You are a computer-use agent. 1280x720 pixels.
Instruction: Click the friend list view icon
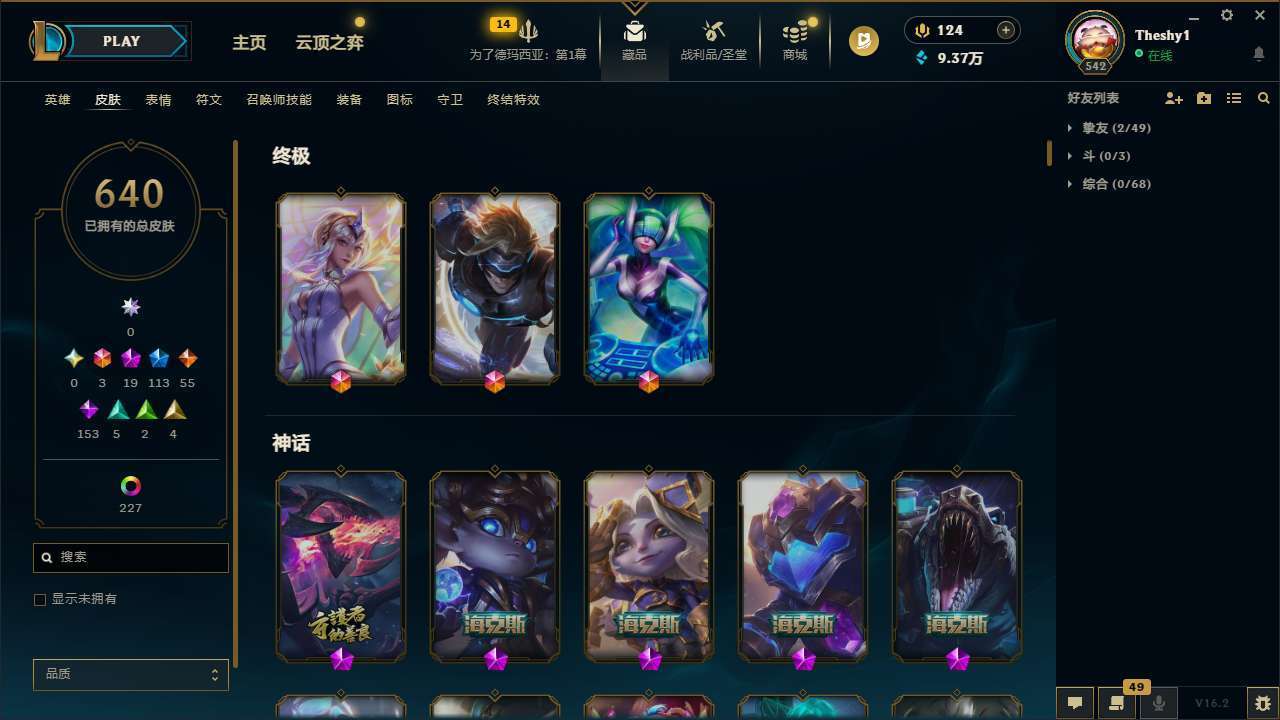click(1234, 98)
